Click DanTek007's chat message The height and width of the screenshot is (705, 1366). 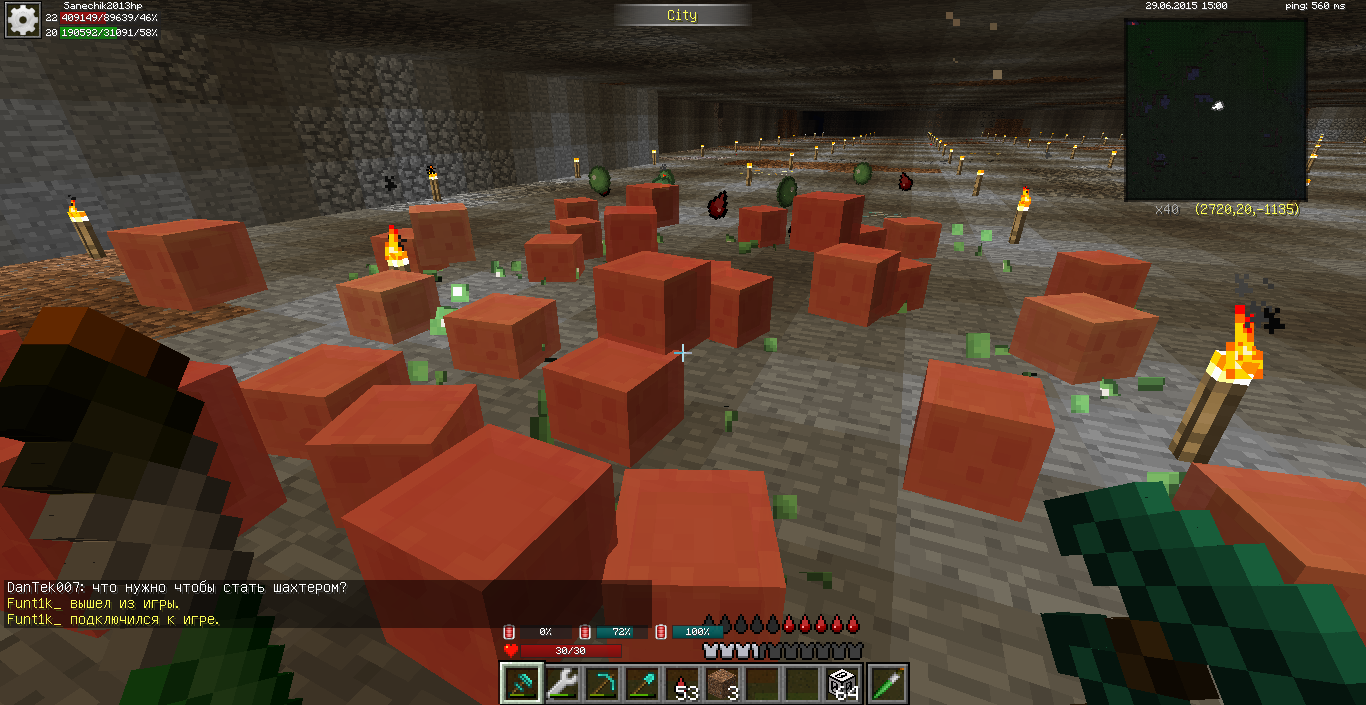(177, 588)
